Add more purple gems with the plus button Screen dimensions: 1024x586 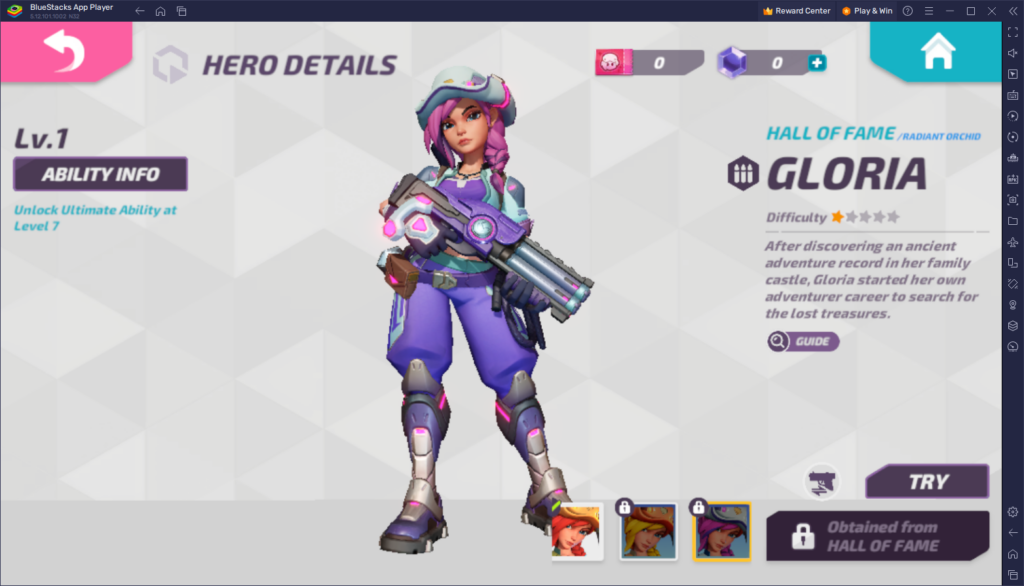tap(816, 64)
